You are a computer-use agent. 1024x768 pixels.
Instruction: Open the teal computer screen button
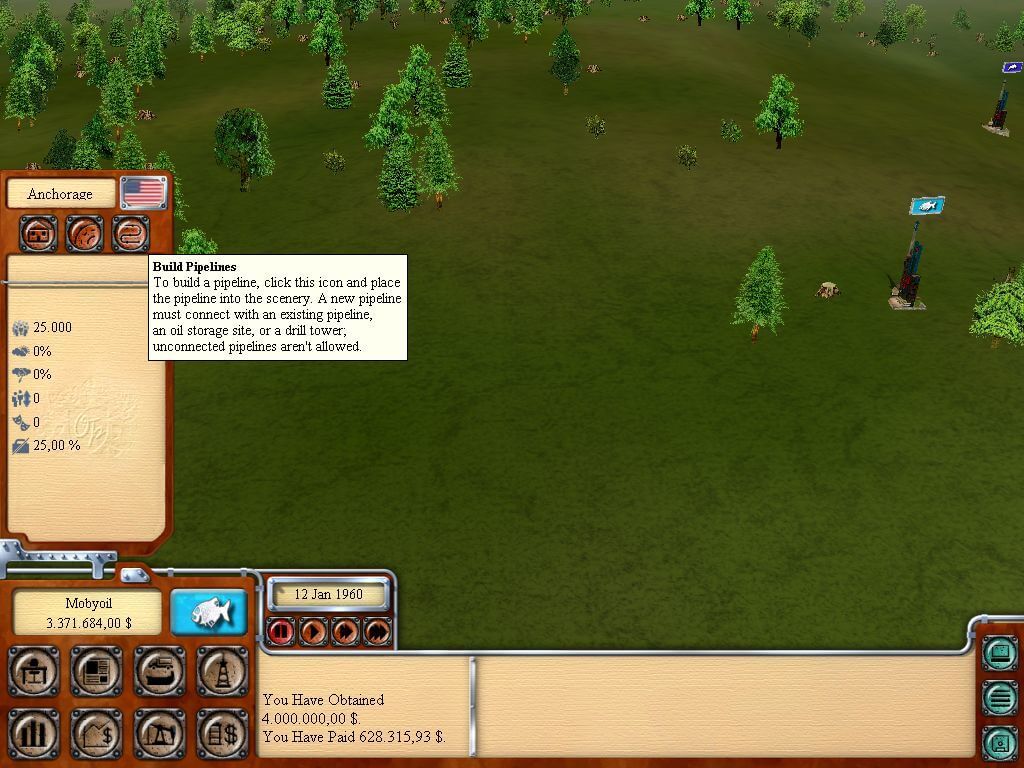[x=1000, y=654]
